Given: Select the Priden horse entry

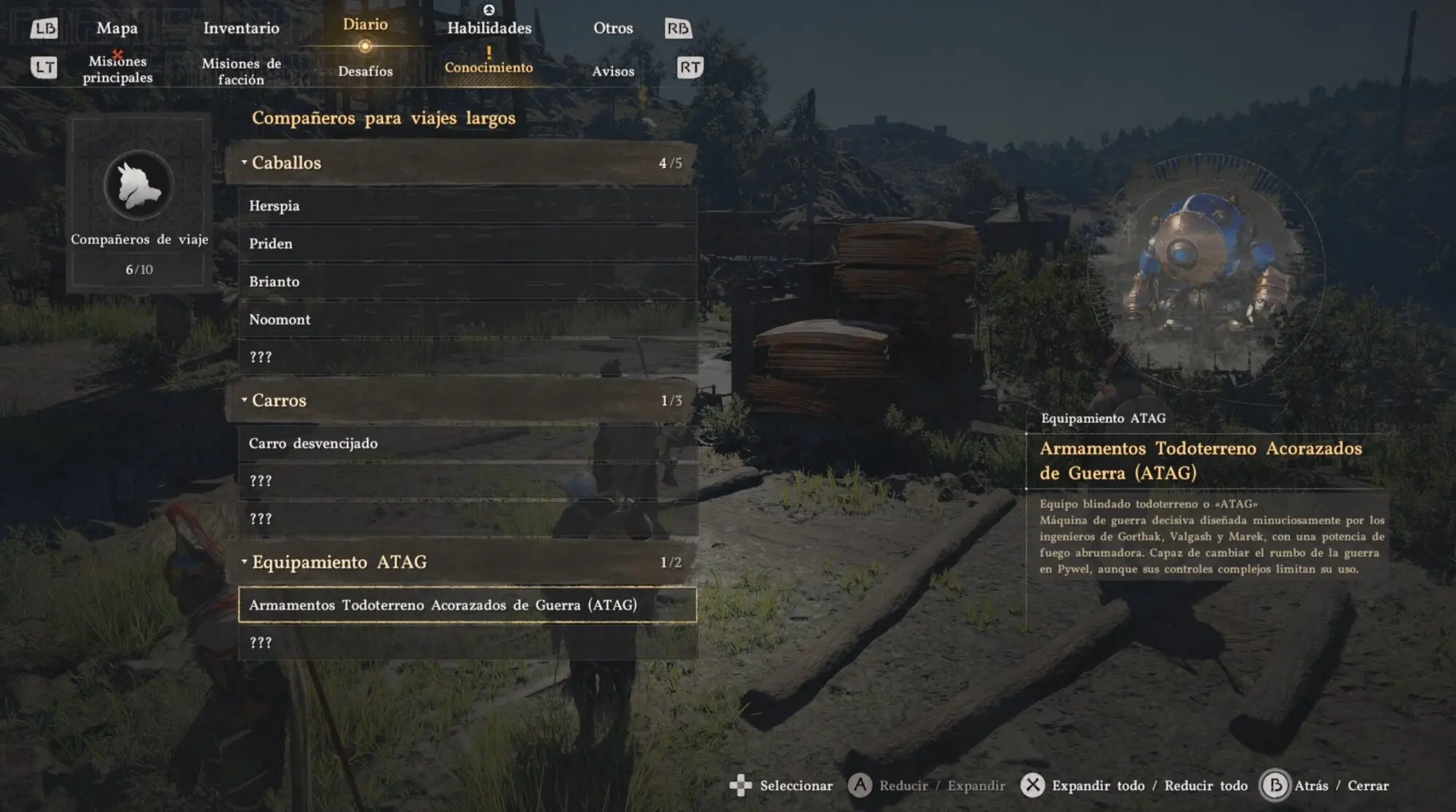Looking at the screenshot, I should [467, 244].
